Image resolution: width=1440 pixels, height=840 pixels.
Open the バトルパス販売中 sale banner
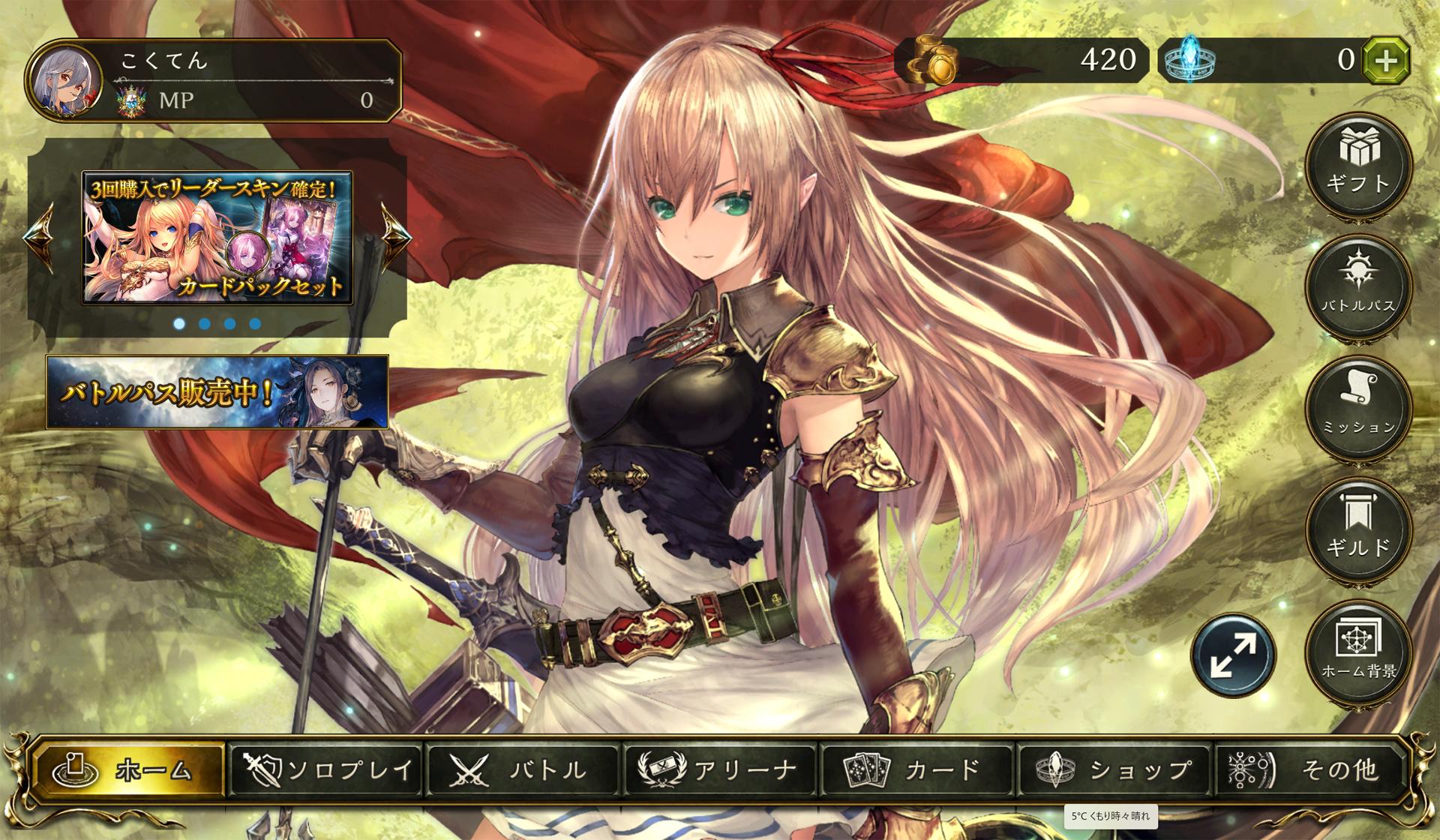(217, 392)
